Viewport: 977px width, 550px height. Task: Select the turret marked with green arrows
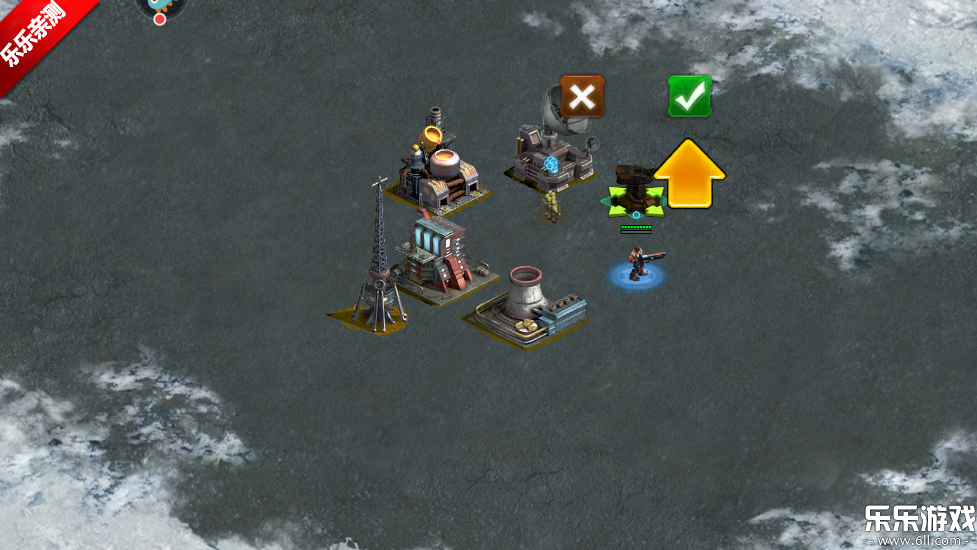tap(633, 194)
